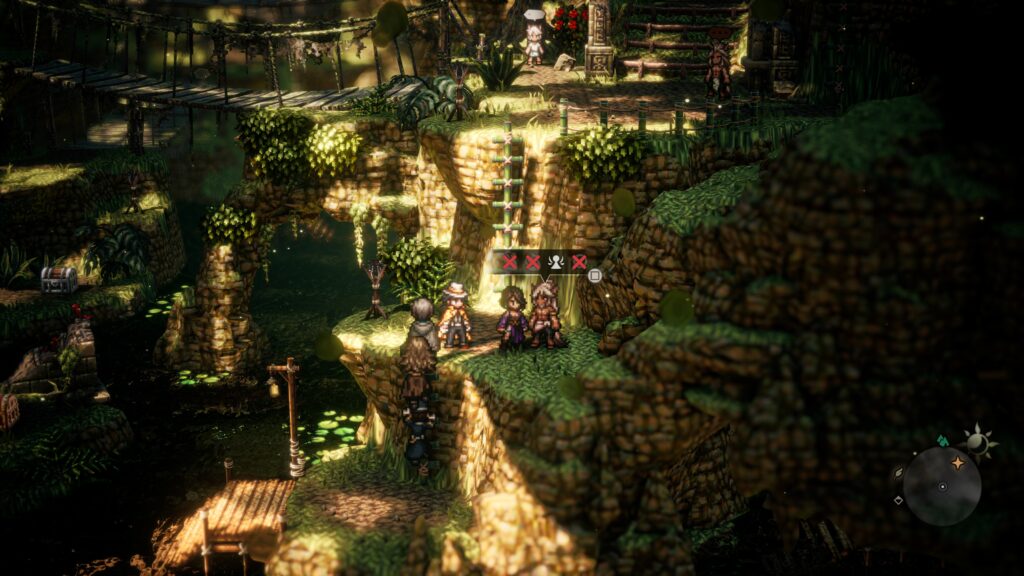Click the white diamond icon beside radar
Image resolution: width=1024 pixels, height=576 pixels.
coord(897,500)
